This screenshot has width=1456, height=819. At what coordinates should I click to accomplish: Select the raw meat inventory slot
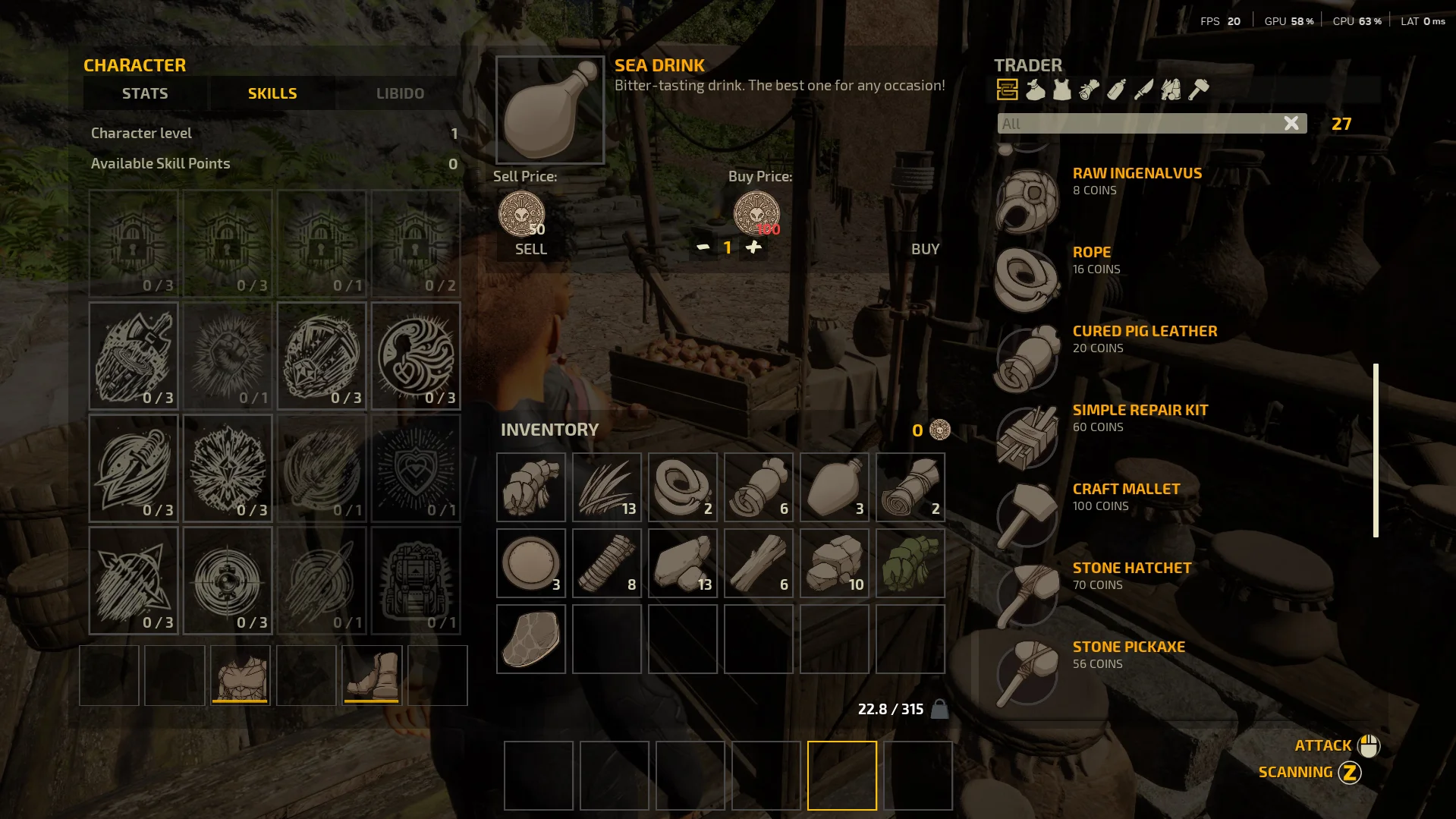coord(531,639)
